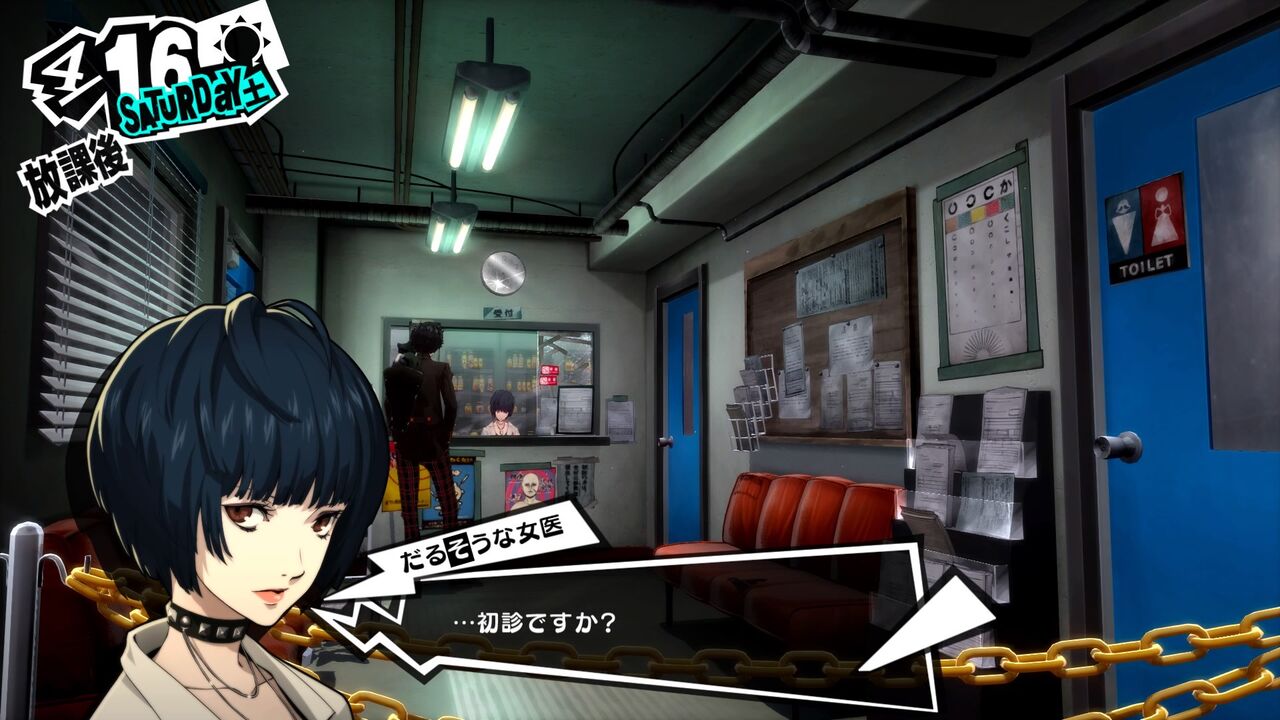Viewport: 1280px width, 720px height.
Task: Click the 受付 reception sign above the window
Action: click(503, 313)
